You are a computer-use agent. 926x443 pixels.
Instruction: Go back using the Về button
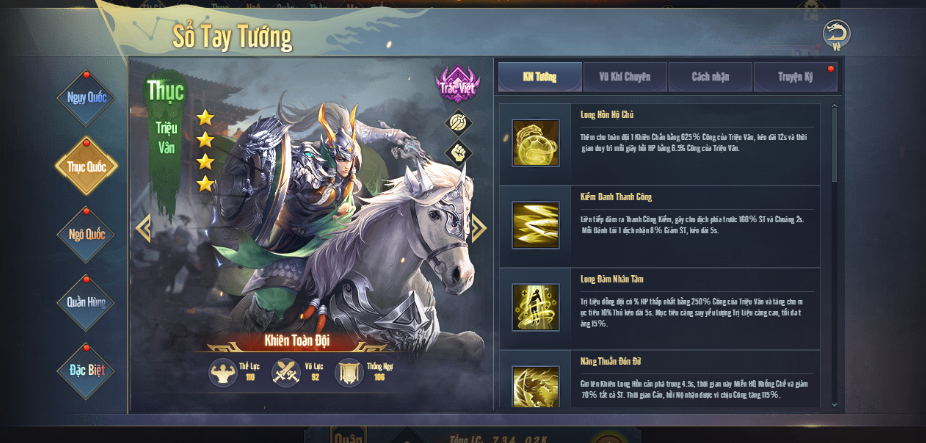click(x=837, y=34)
